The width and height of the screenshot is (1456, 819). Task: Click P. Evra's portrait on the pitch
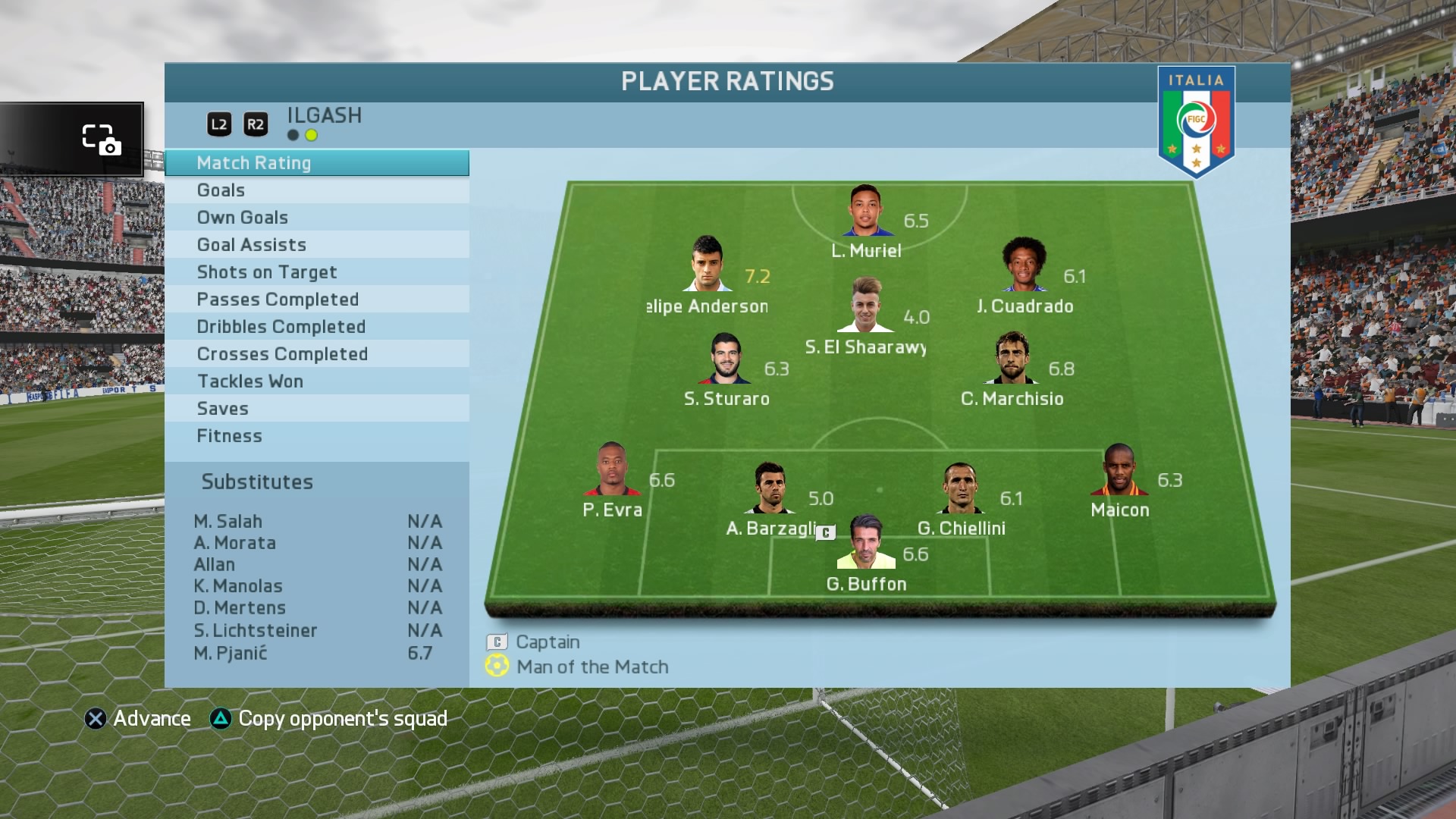coord(612,469)
